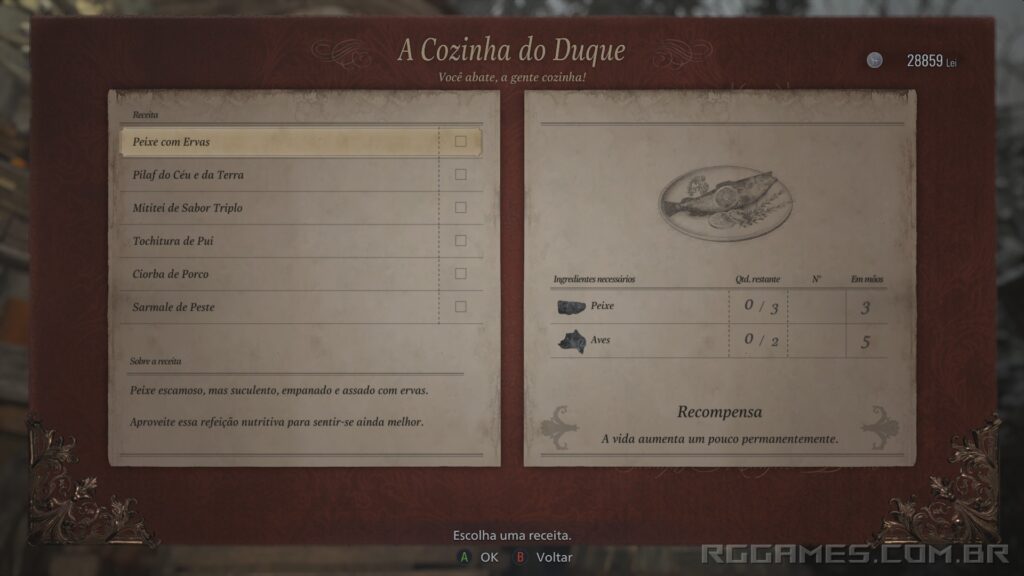Click the Aves ingredient row

click(x=717, y=340)
